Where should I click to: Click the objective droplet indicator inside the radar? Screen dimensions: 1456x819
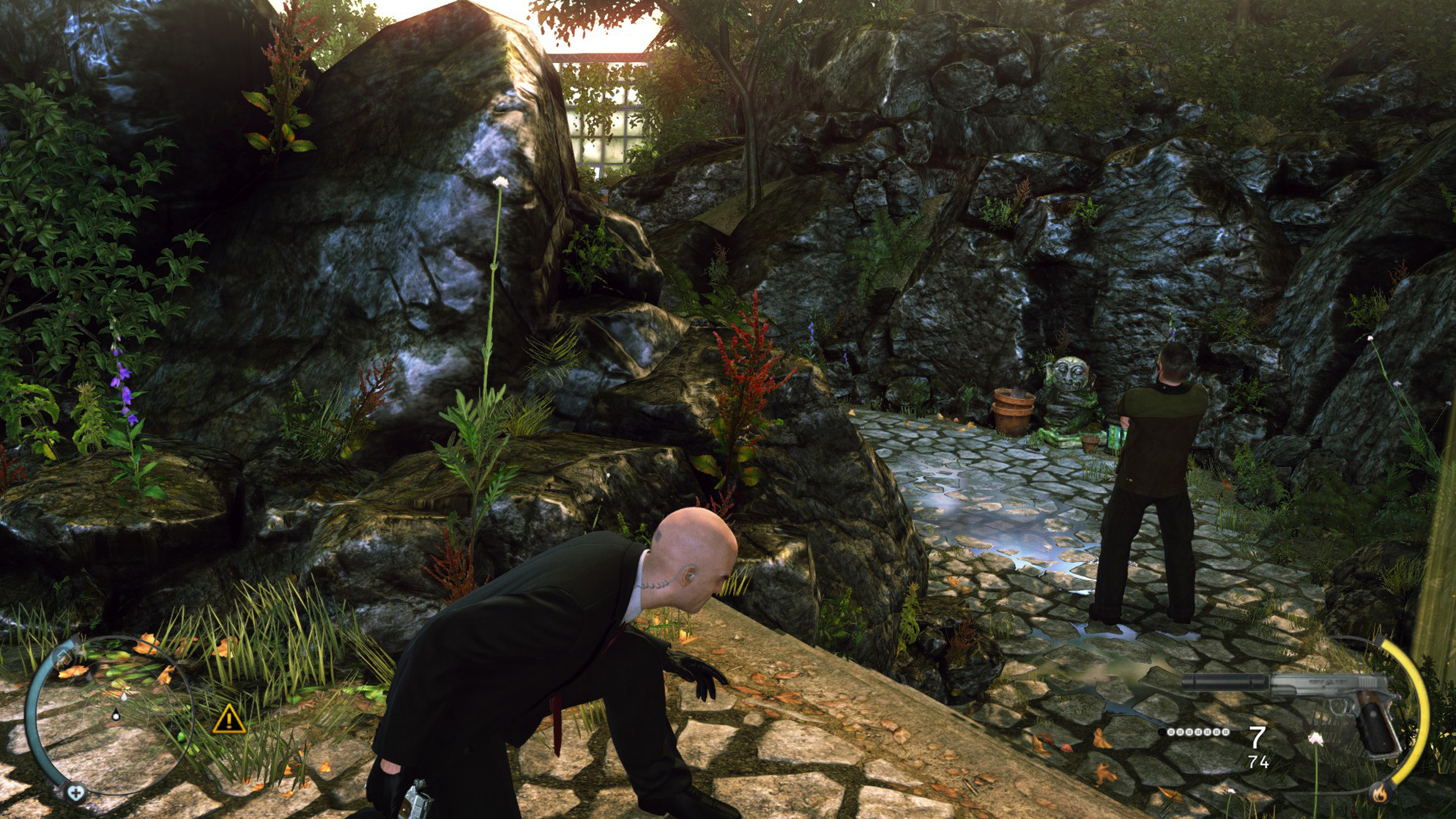click(125, 697)
